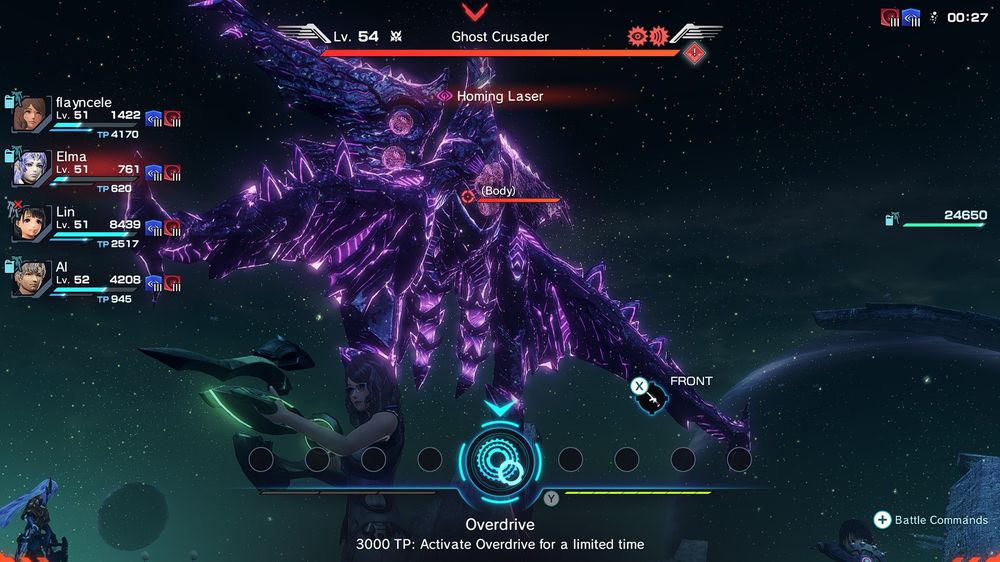The image size is (1000, 562).
Task: Select the FRONT position indicator icon
Action: [651, 400]
